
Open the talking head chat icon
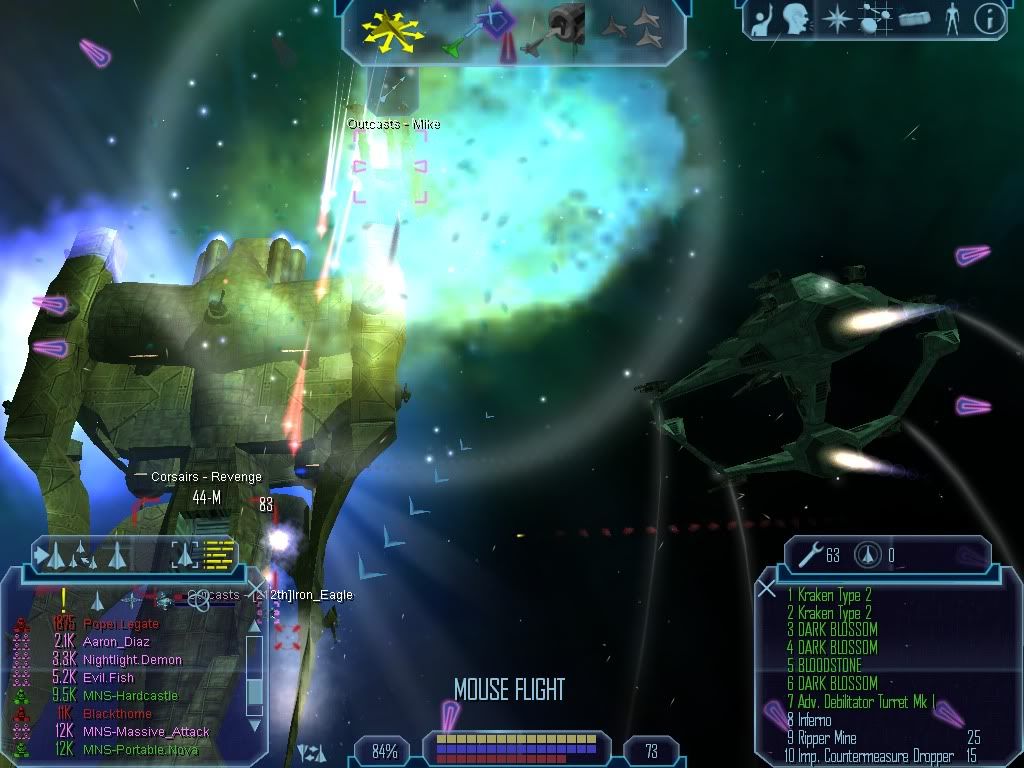[795, 19]
